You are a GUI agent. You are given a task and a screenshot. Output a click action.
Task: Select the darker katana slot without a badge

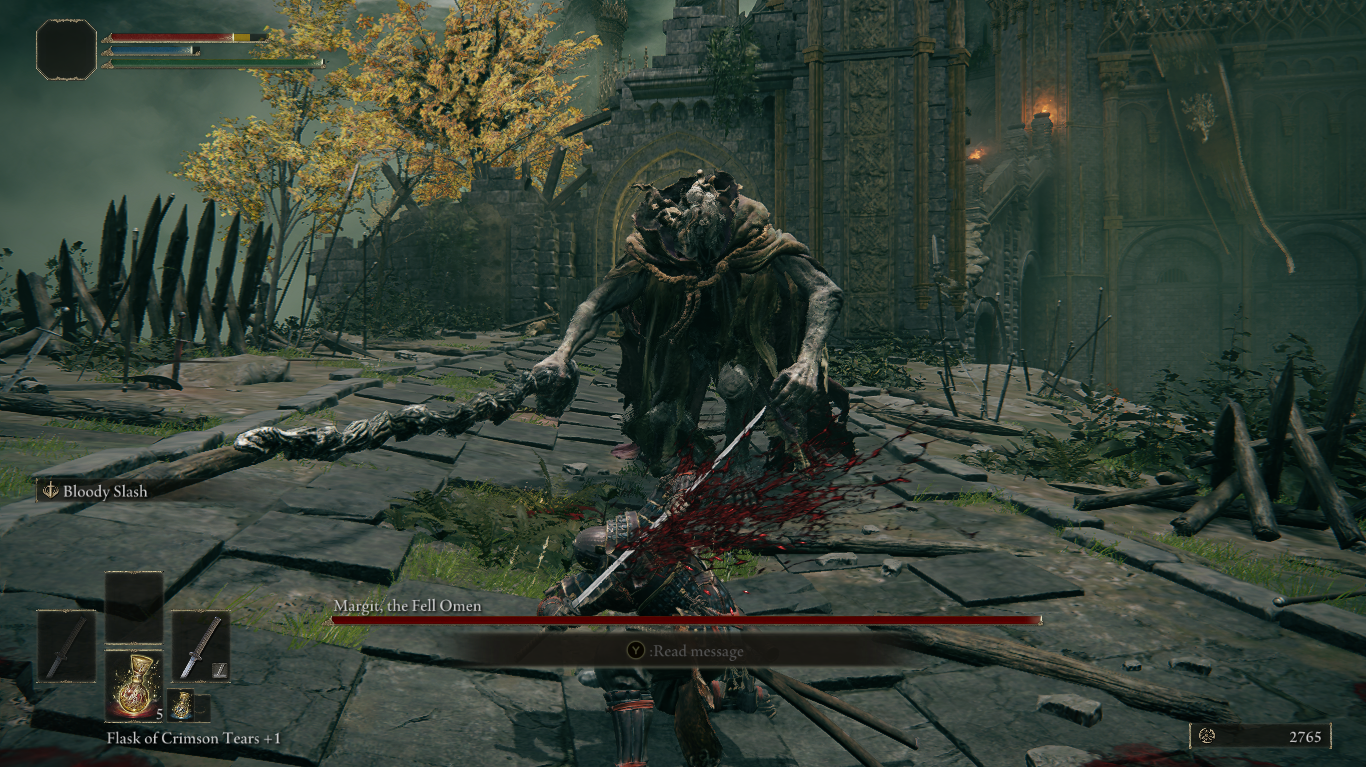67,647
